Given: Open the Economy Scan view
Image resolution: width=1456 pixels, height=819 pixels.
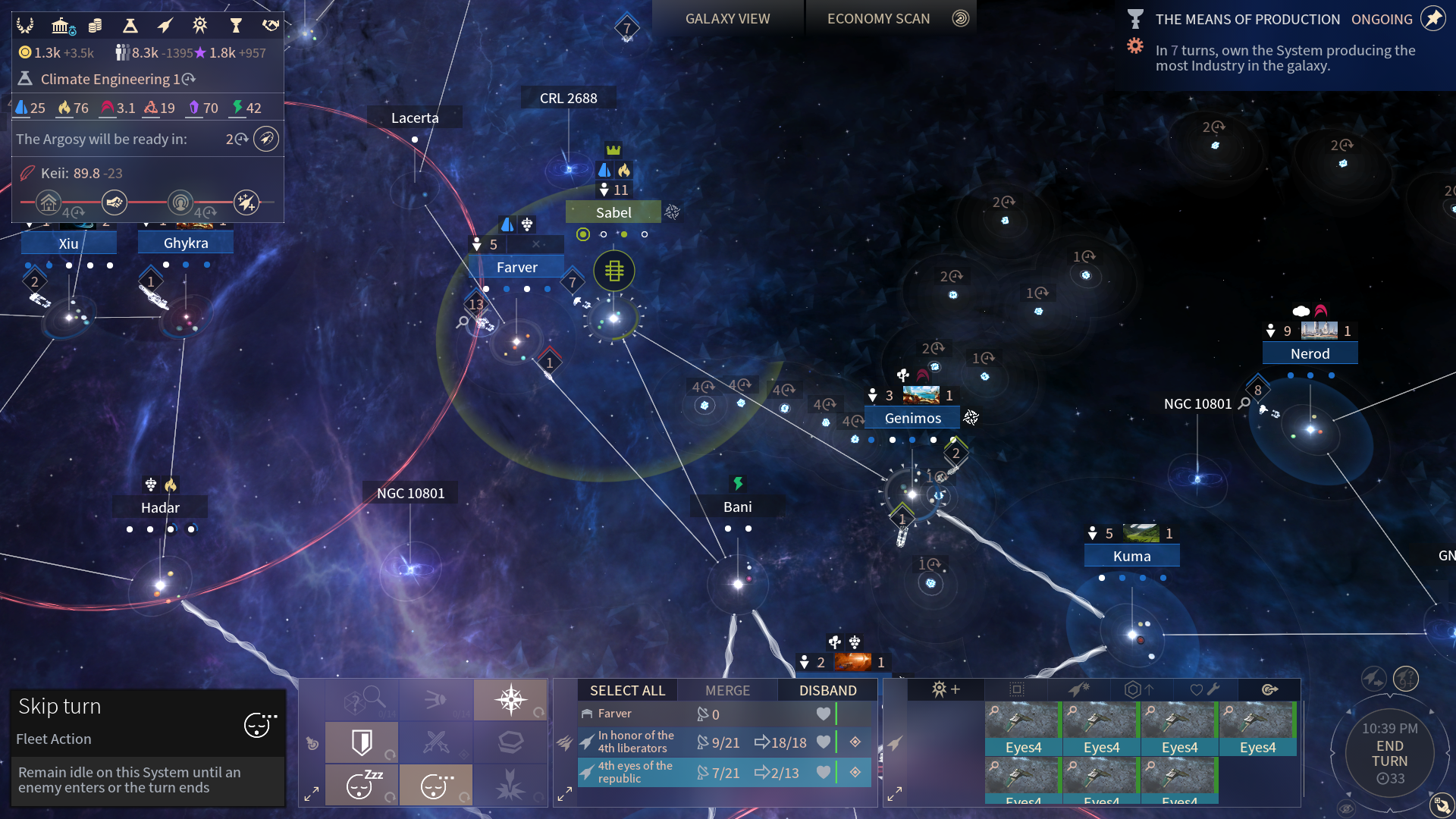Looking at the screenshot, I should click(878, 19).
